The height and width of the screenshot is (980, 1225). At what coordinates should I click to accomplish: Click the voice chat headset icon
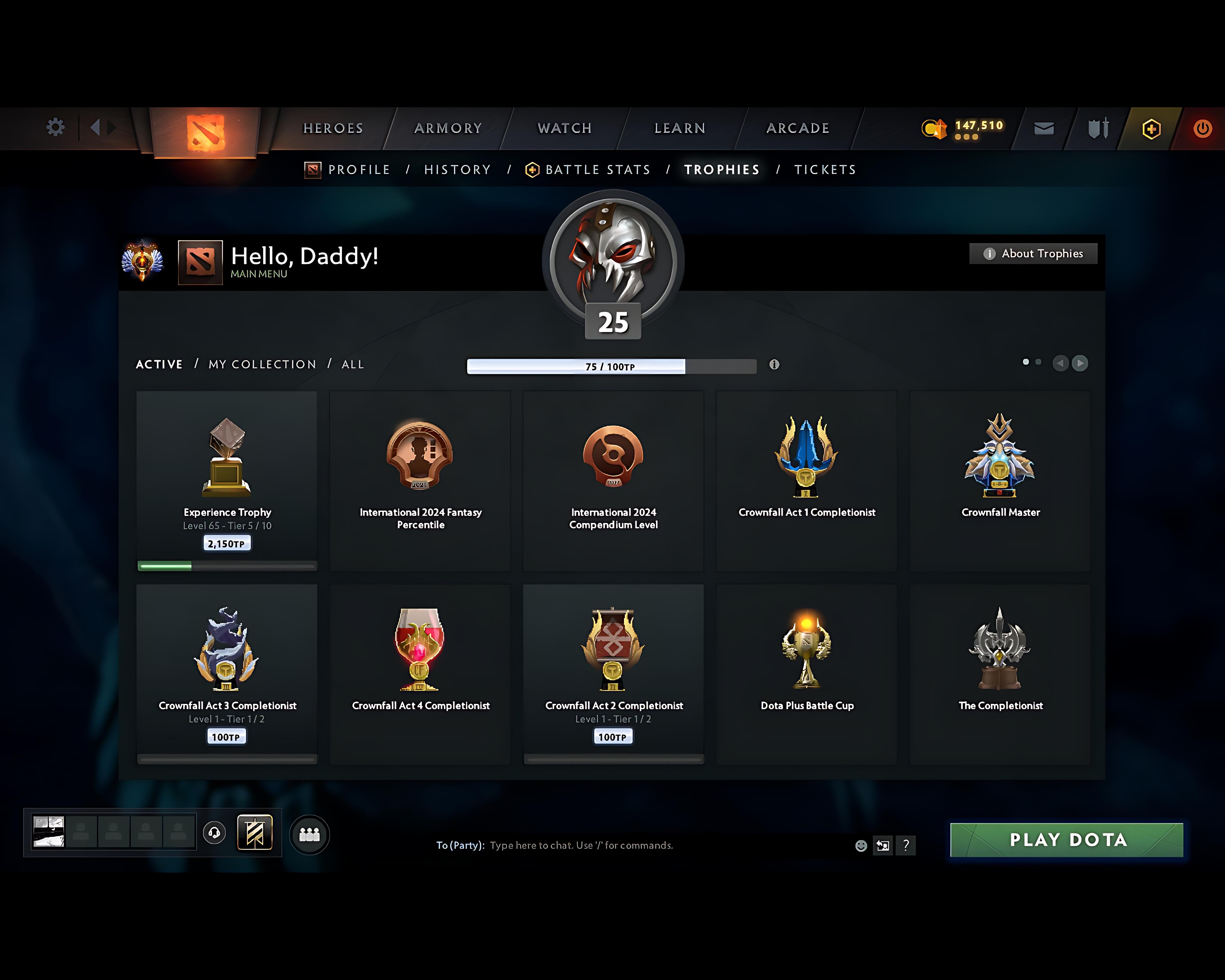click(x=215, y=833)
